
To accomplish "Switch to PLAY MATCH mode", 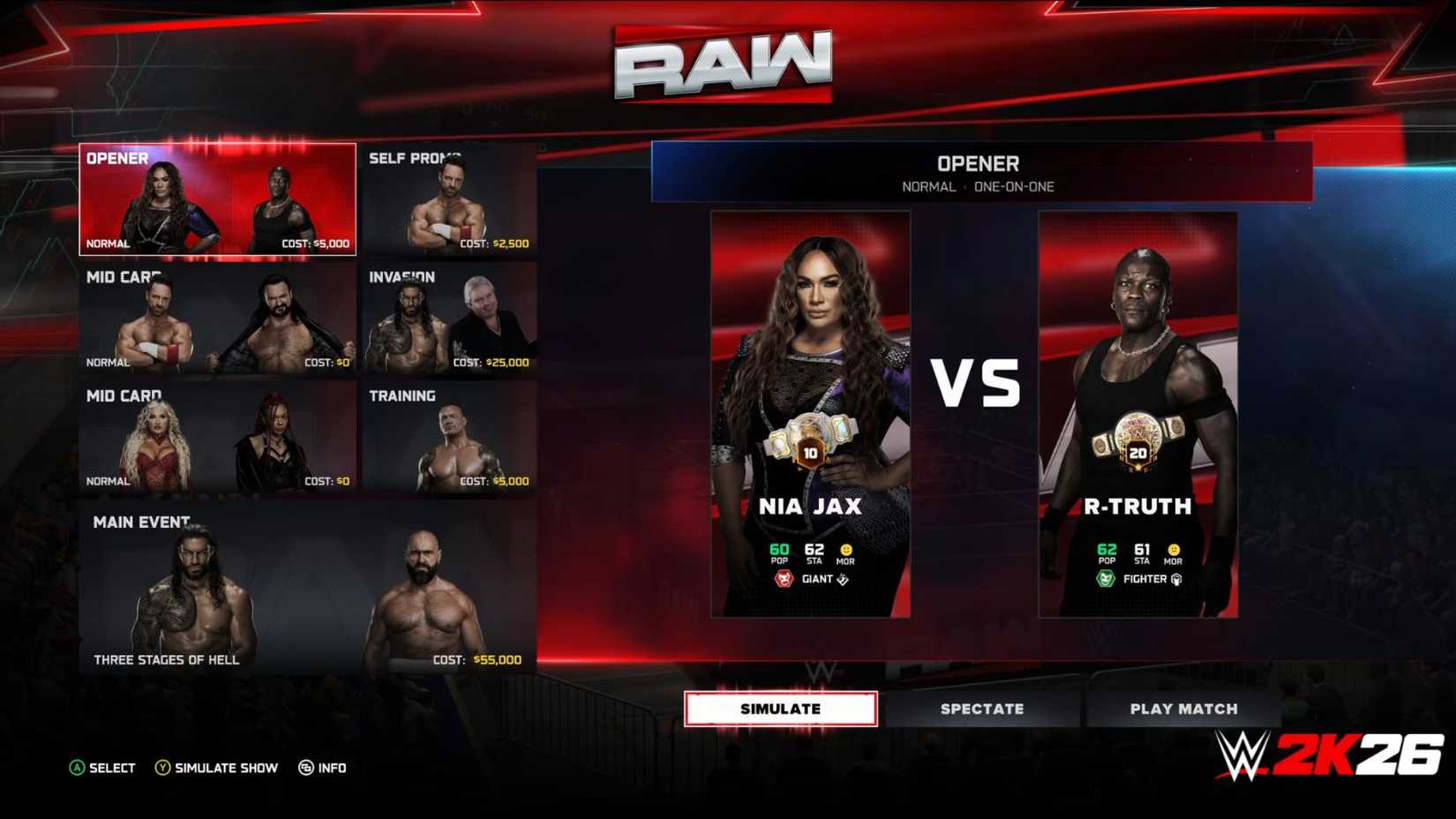I will [x=1183, y=708].
